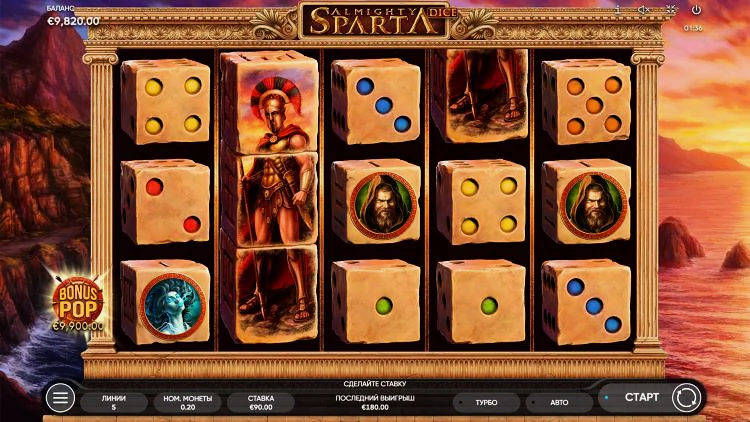Open the game info (i) icon

(620, 10)
